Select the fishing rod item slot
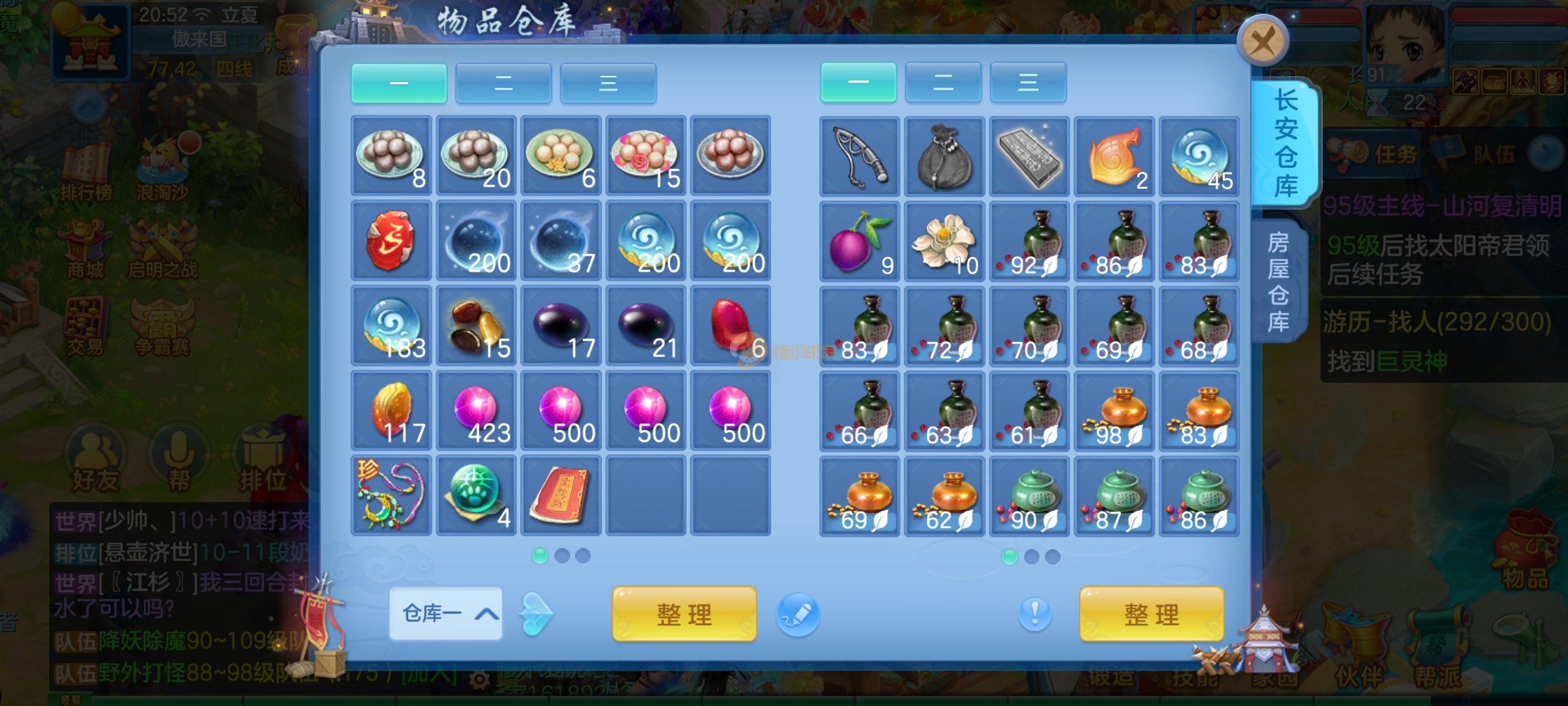This screenshot has width=1568, height=706. point(859,156)
